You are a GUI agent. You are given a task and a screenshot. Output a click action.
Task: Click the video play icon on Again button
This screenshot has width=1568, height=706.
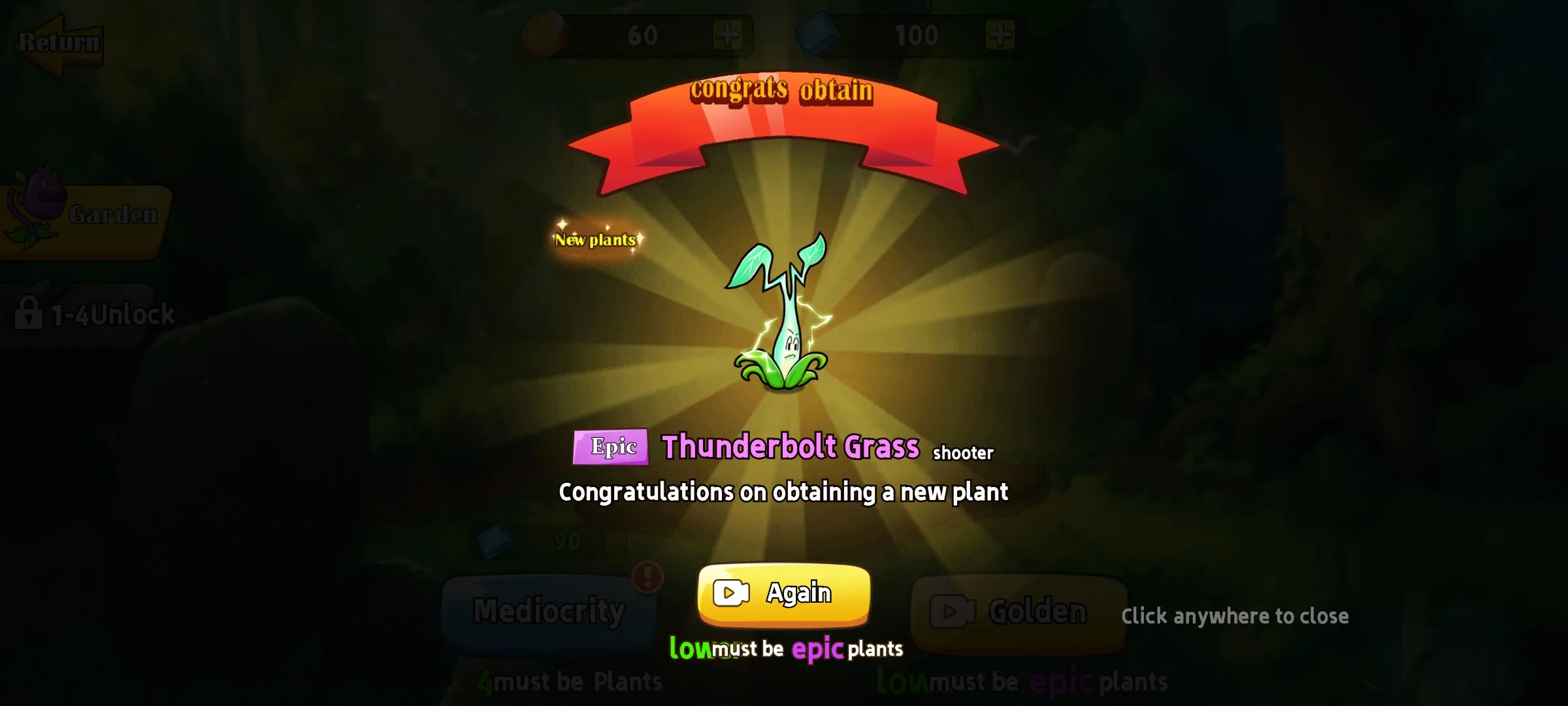coord(732,594)
